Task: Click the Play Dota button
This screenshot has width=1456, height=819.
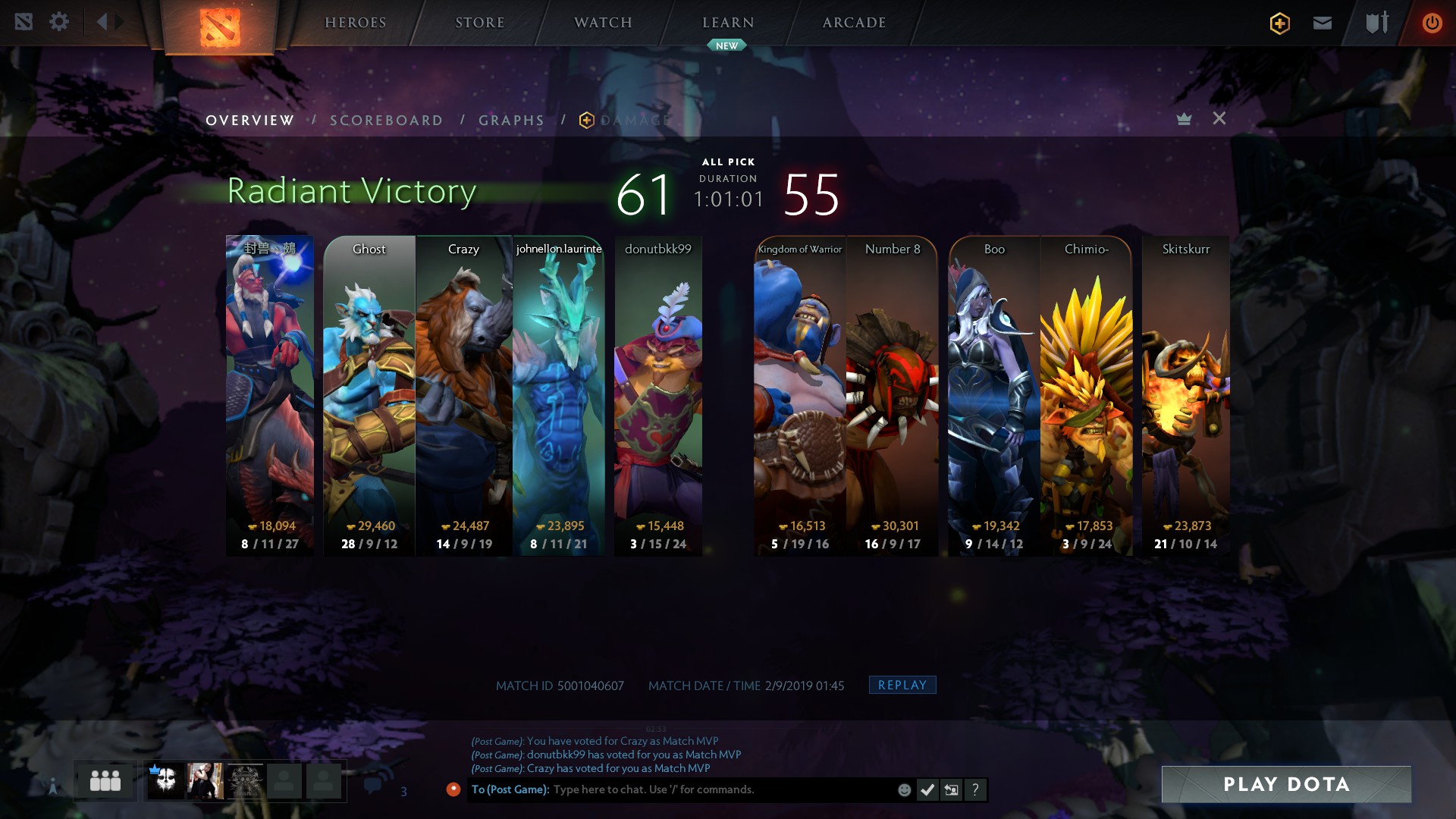Action: [x=1286, y=784]
